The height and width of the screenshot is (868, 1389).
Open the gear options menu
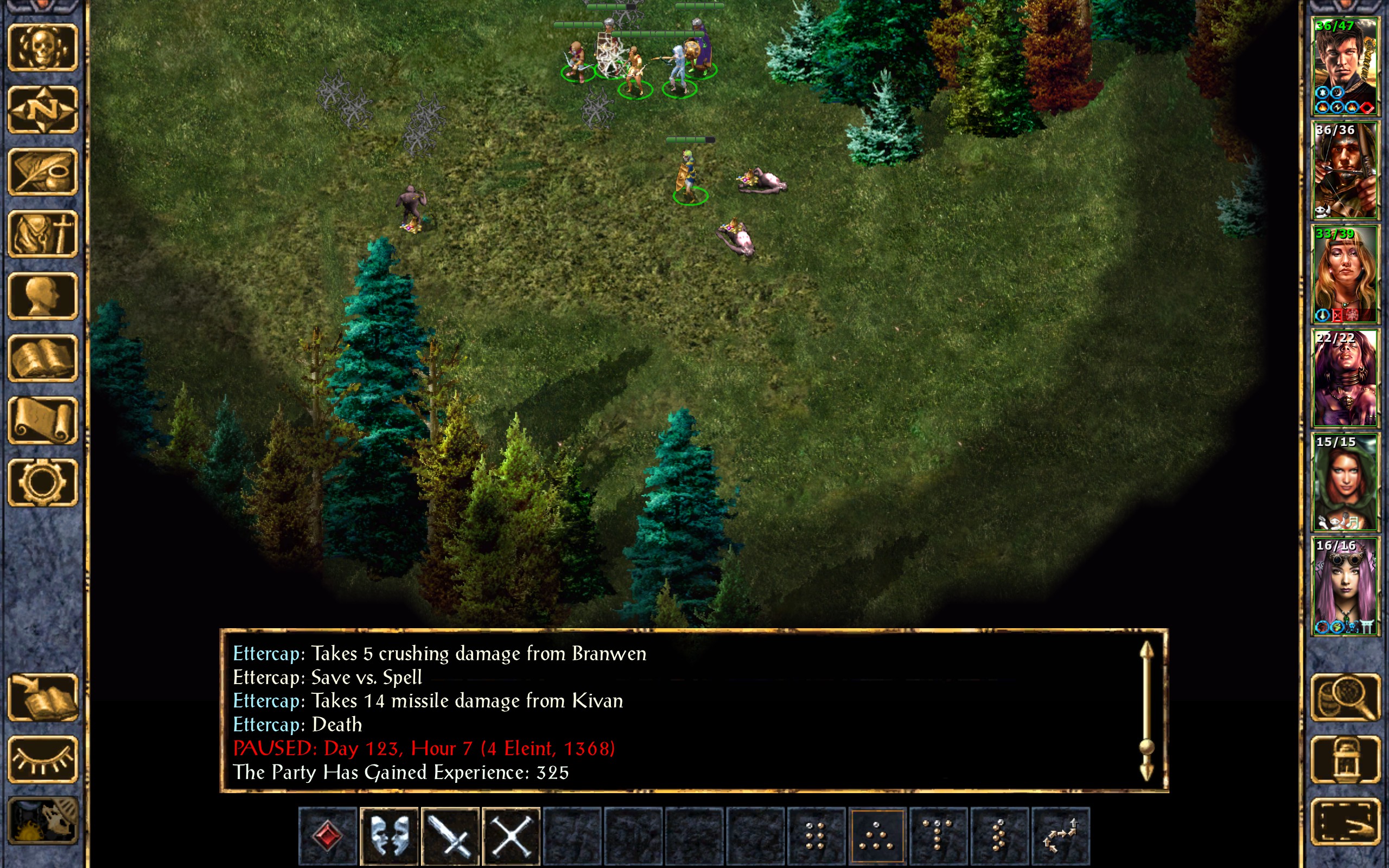(x=43, y=482)
